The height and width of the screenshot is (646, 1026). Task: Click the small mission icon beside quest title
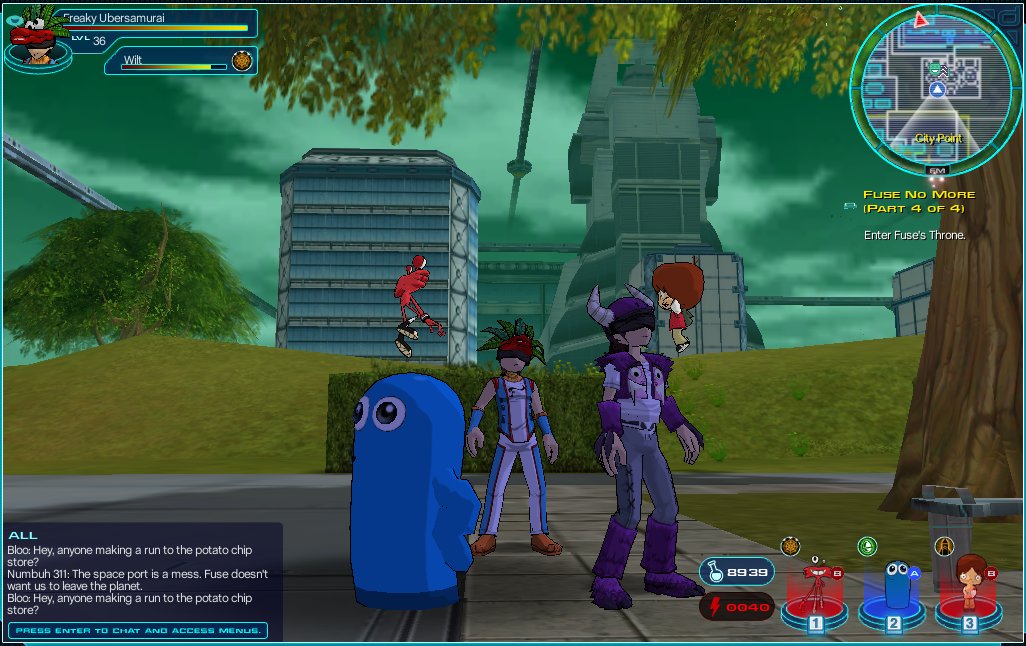(850, 206)
